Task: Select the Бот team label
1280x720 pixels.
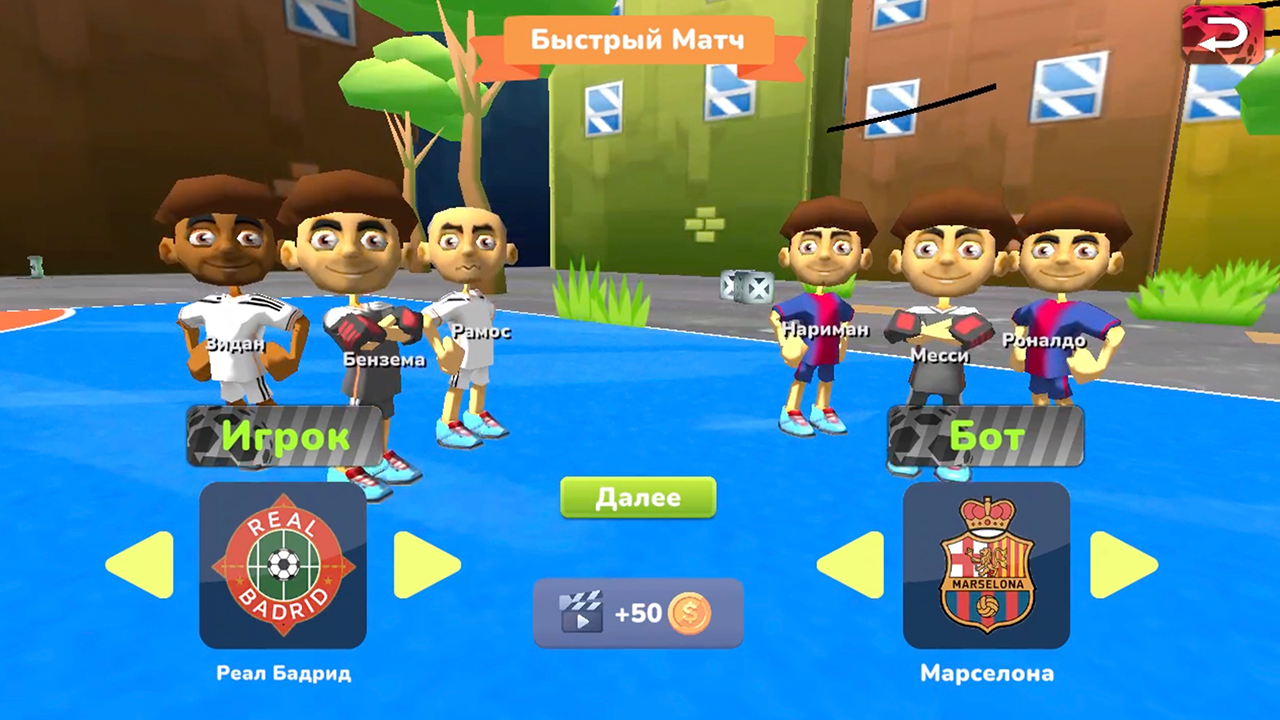Action: [985, 437]
